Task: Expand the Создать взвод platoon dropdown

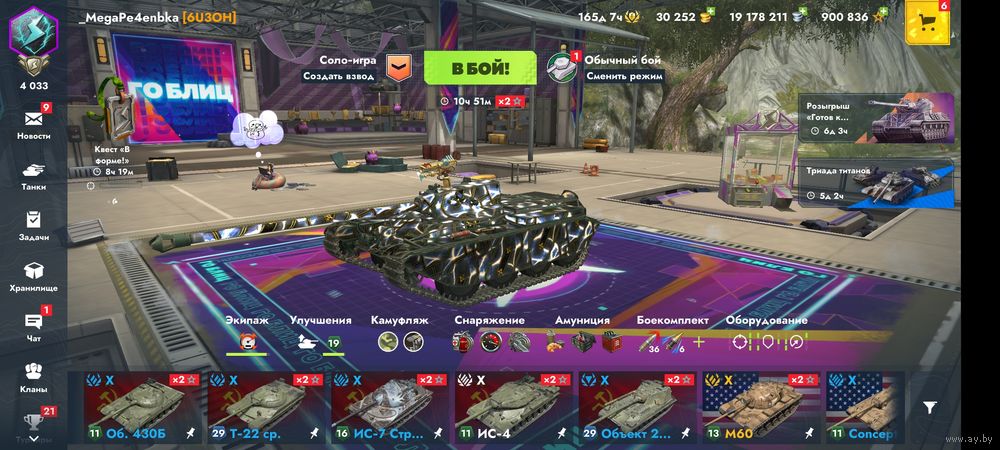Action: click(398, 67)
